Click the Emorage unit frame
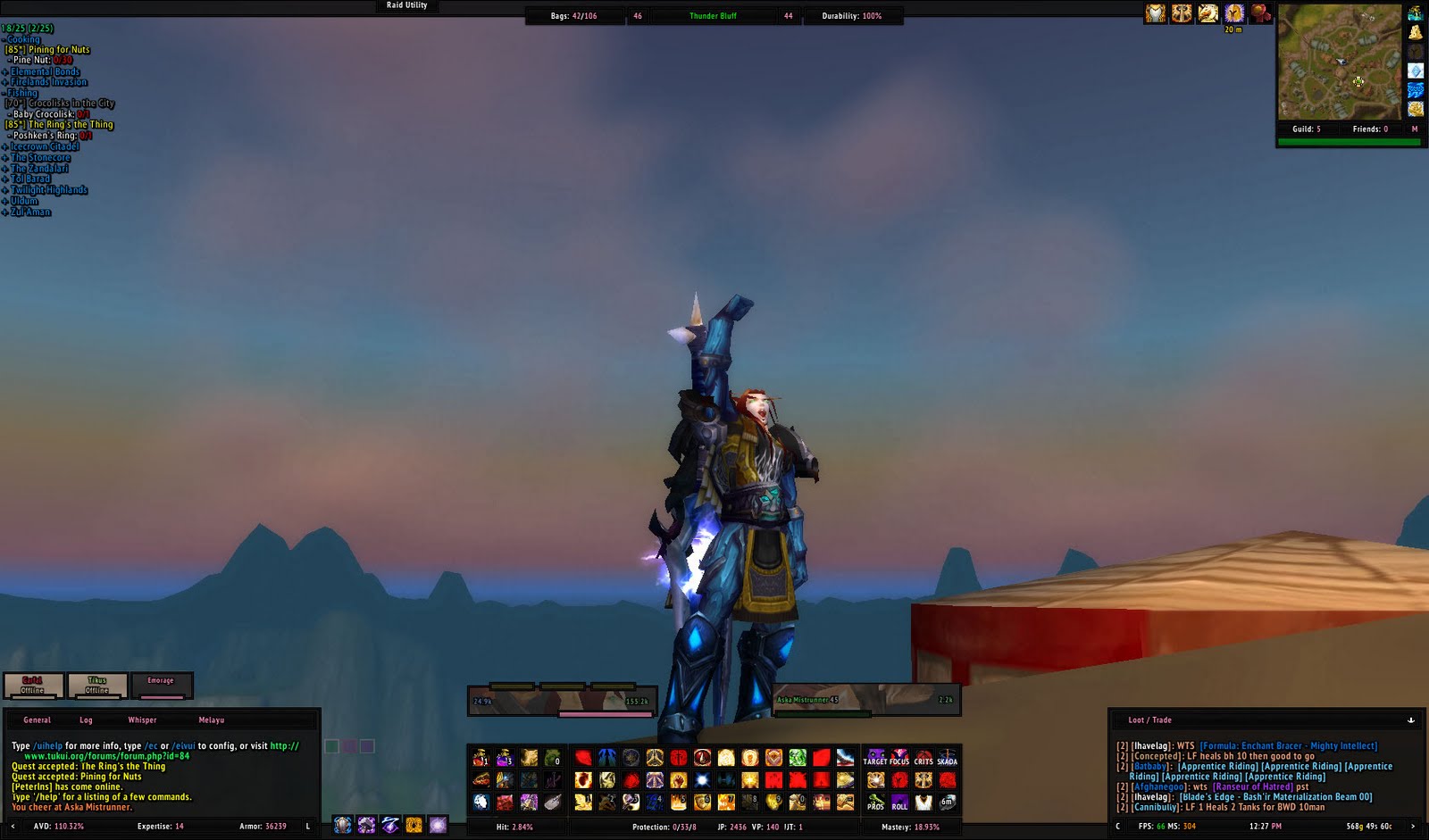Viewport: 1429px width, 840px height. [162, 684]
